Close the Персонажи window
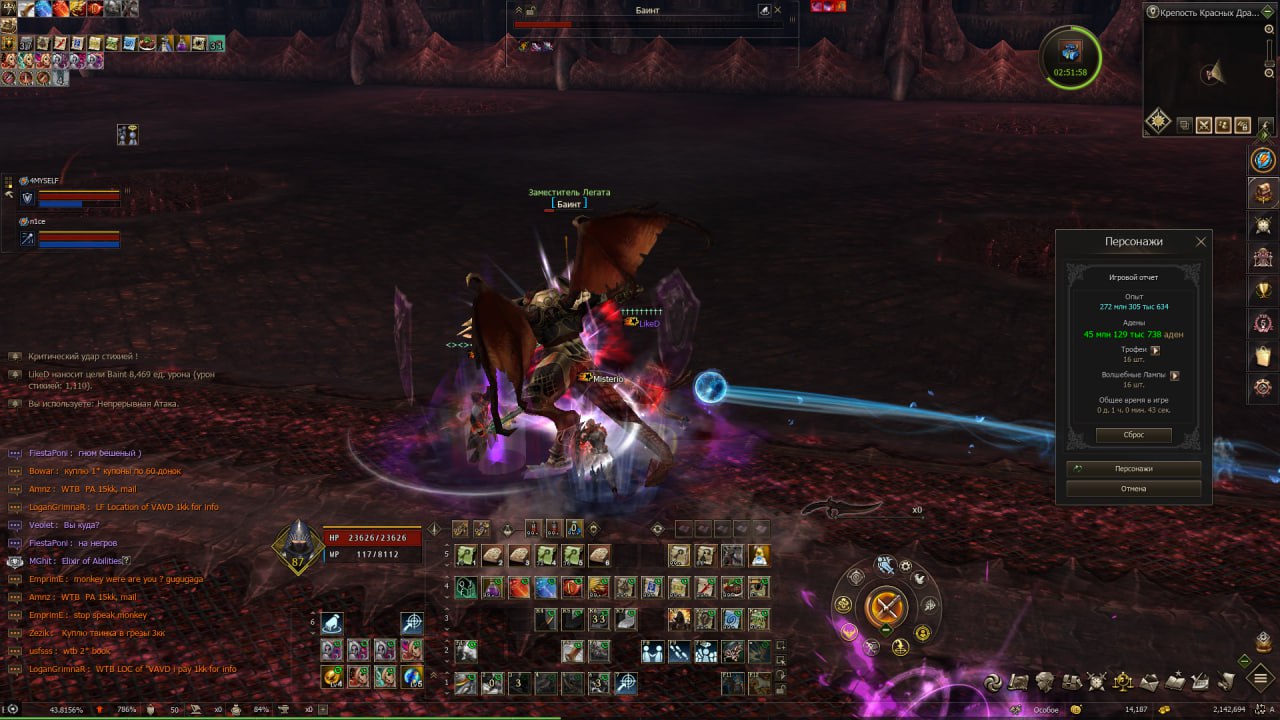 [x=1201, y=242]
